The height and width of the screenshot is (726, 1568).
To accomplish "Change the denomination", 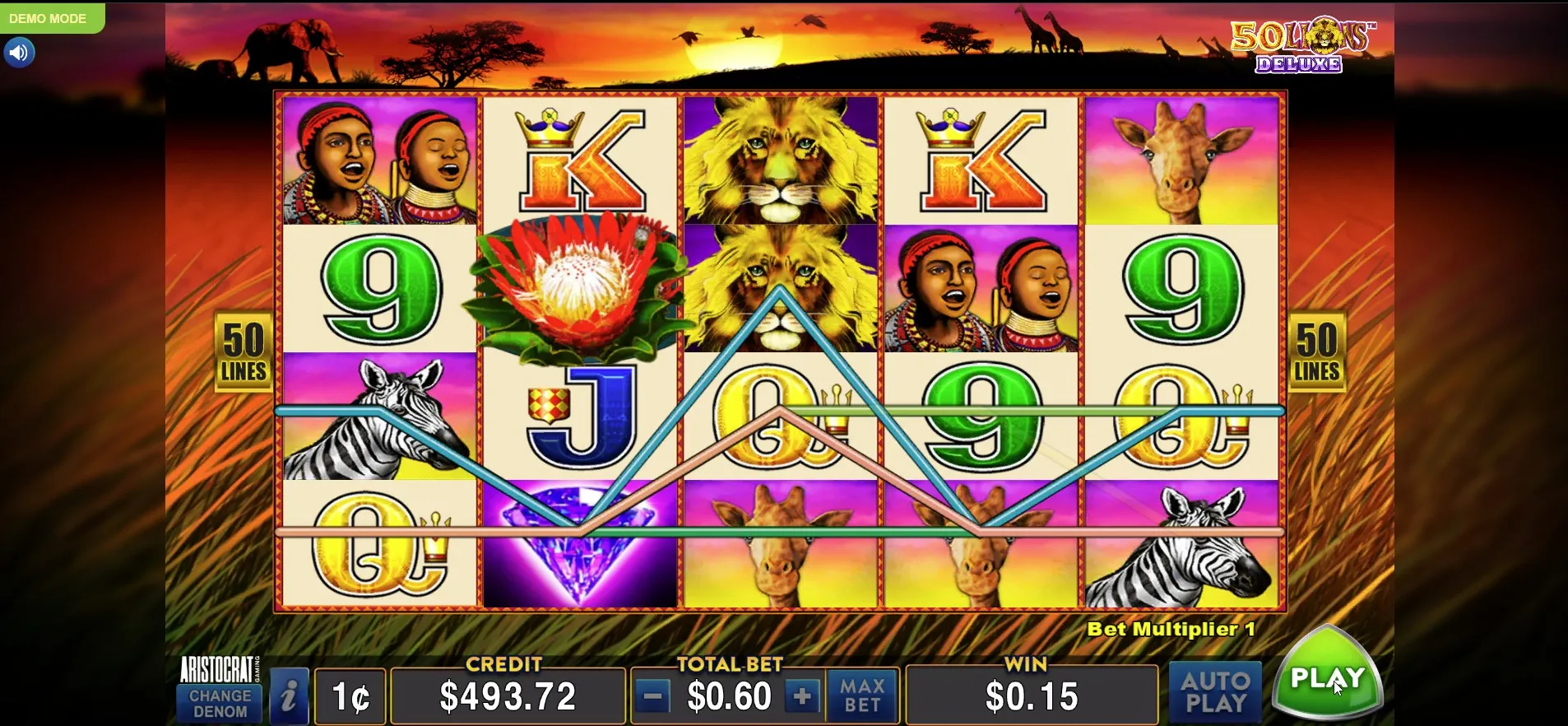I will [220, 704].
